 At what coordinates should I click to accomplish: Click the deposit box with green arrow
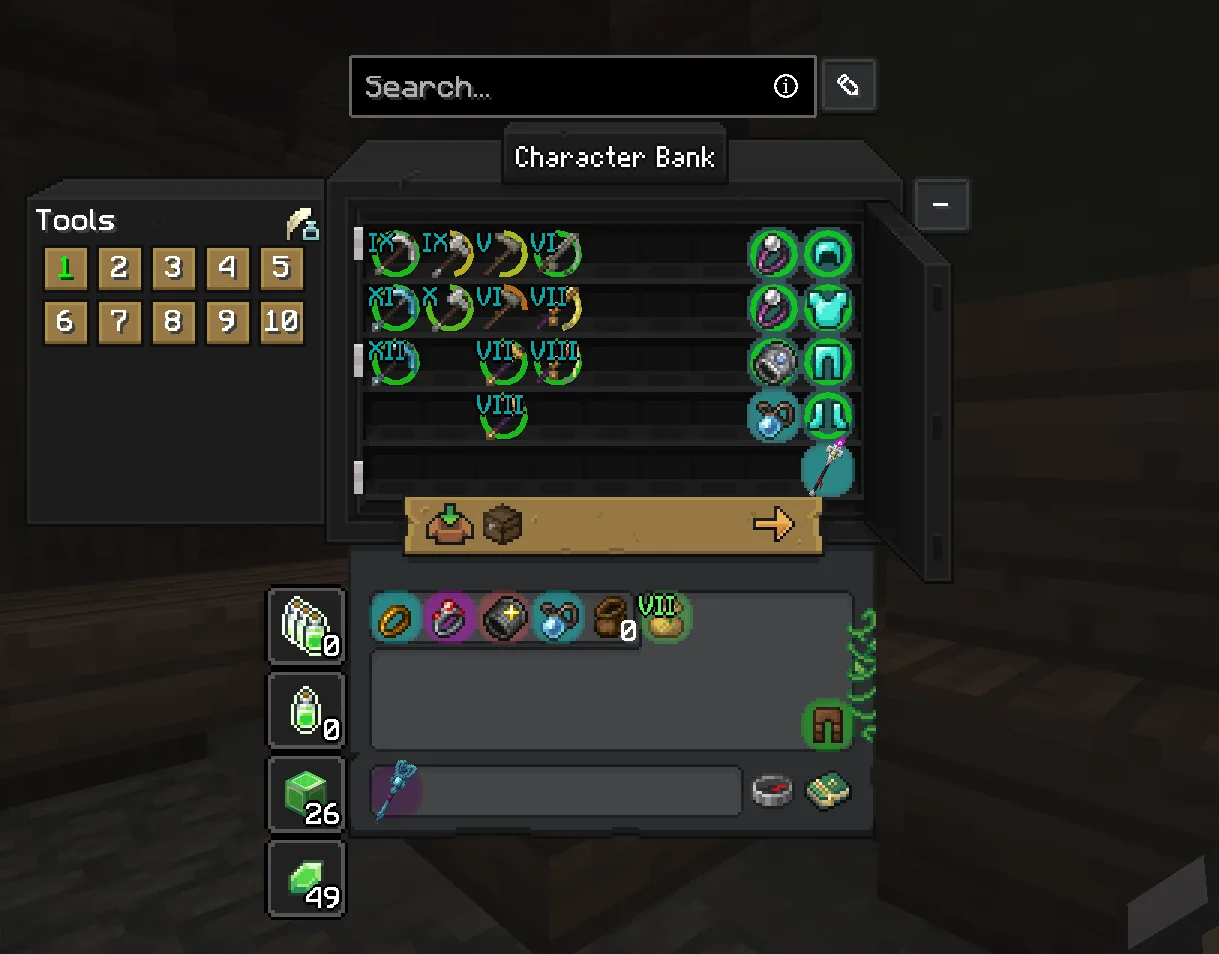coord(449,524)
